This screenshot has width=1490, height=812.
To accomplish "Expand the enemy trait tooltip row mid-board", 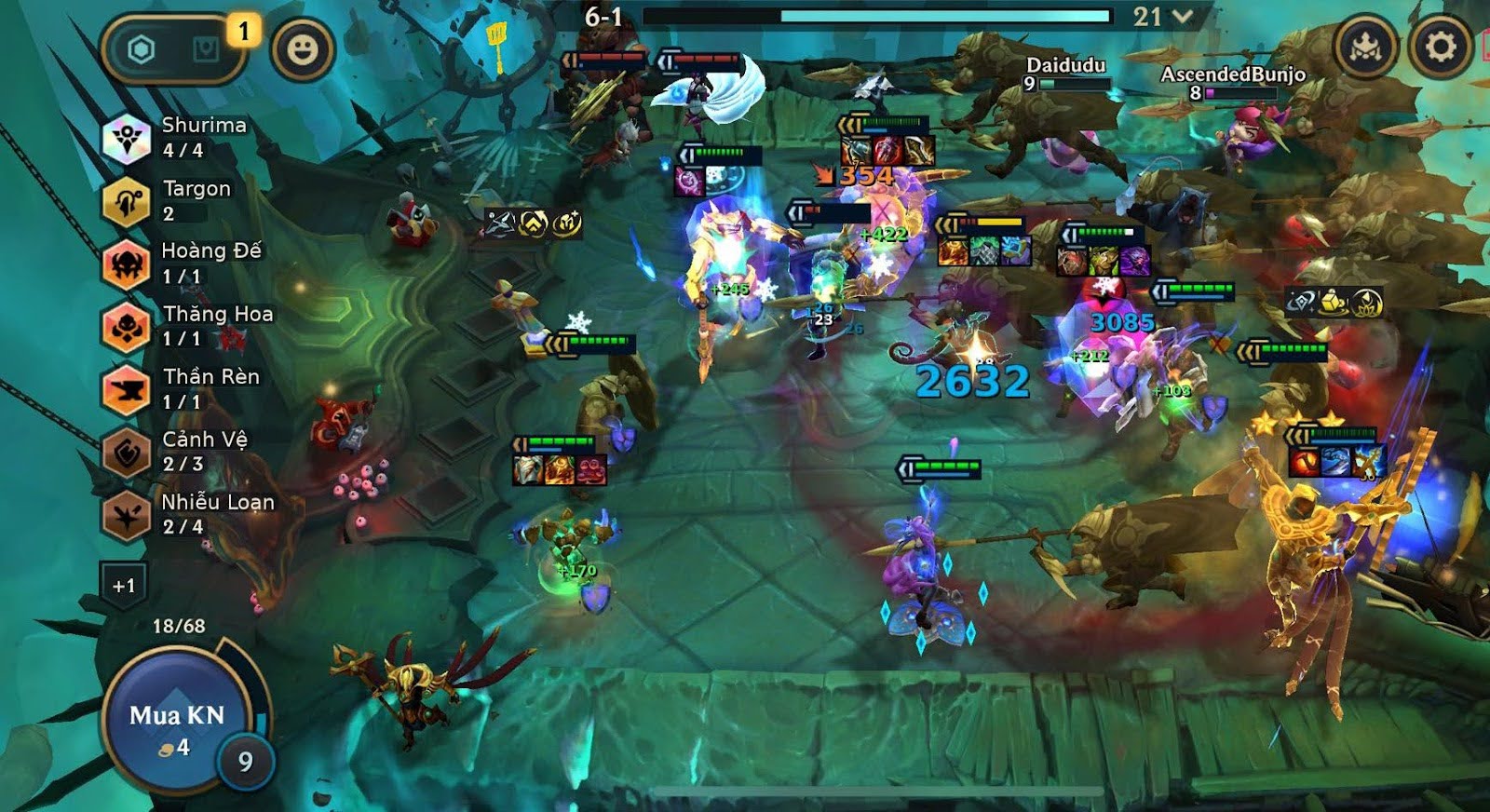I will 535,223.
